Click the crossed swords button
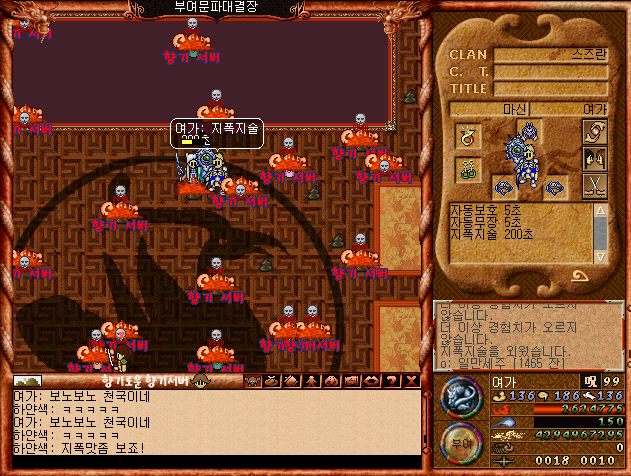Viewport: 631px width, 476px height. 593,186
